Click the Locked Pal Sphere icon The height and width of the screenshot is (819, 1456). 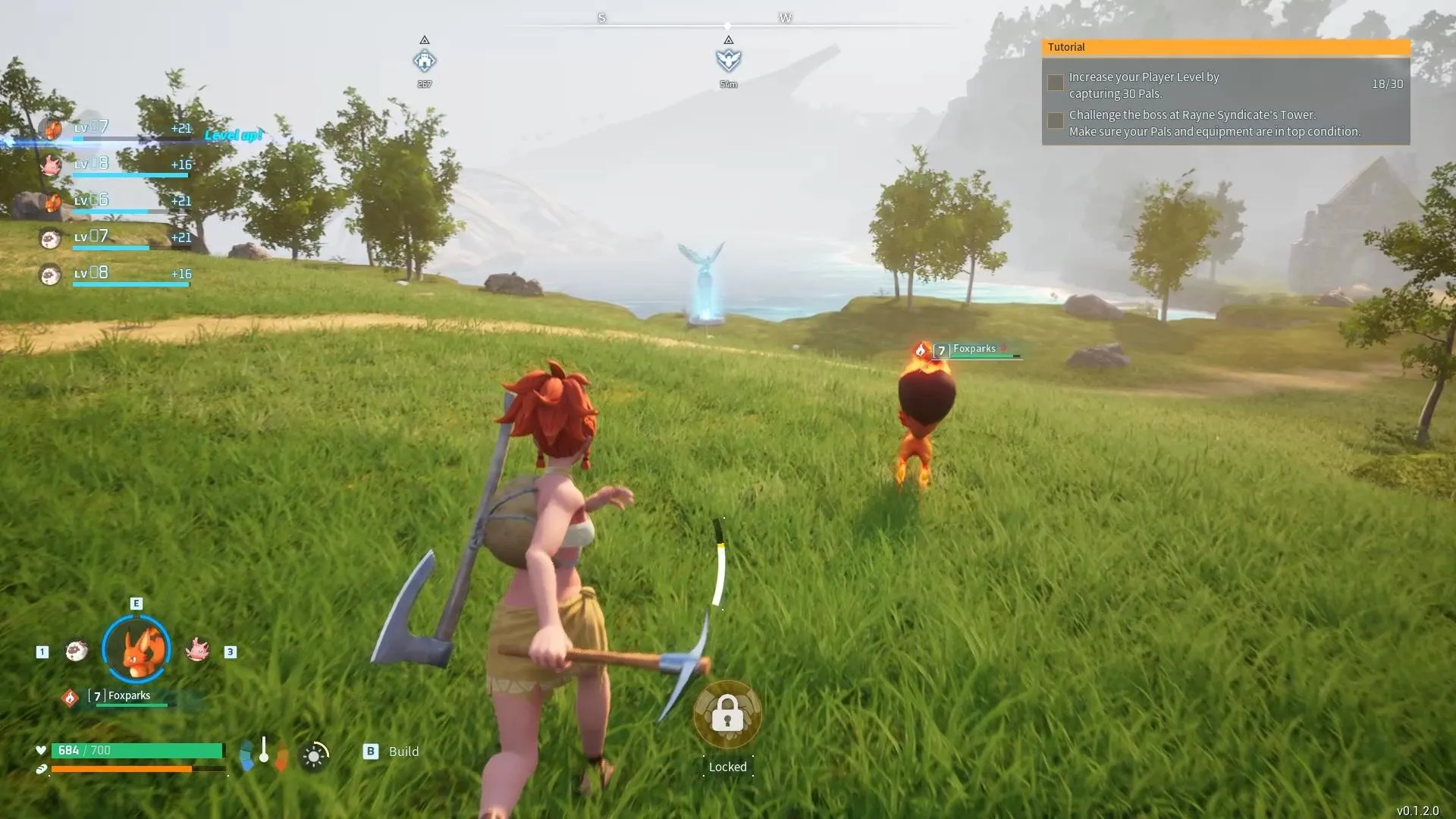point(727,714)
